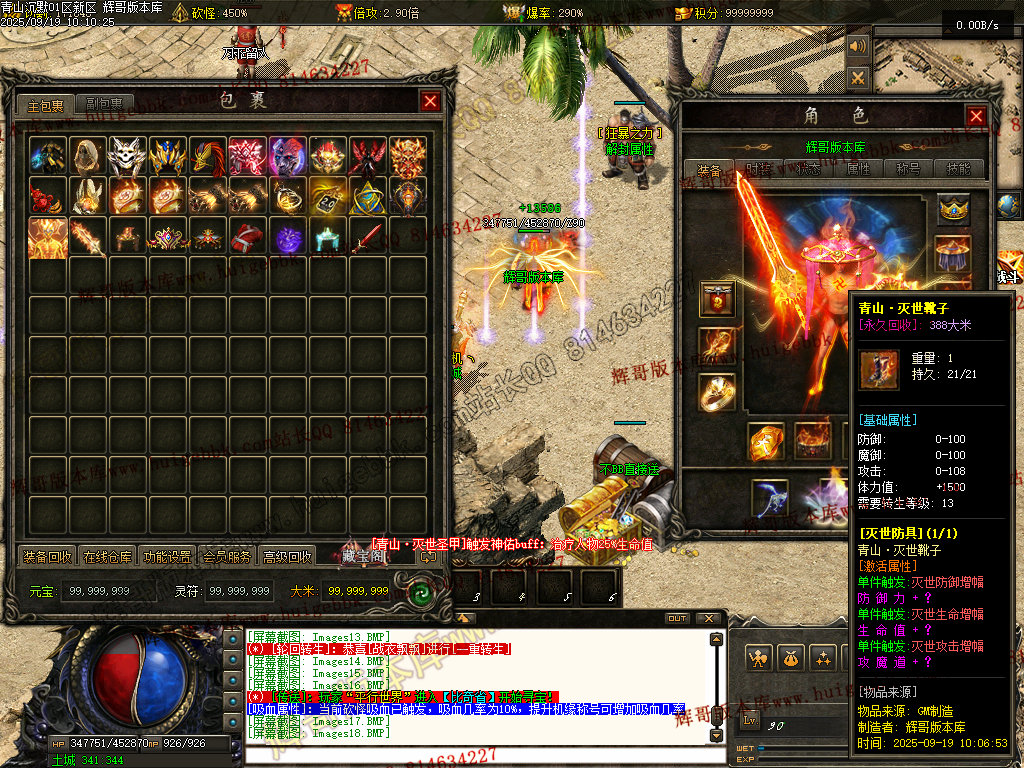Select the 高级回收 button
The width and height of the screenshot is (1024, 768).
[287, 556]
